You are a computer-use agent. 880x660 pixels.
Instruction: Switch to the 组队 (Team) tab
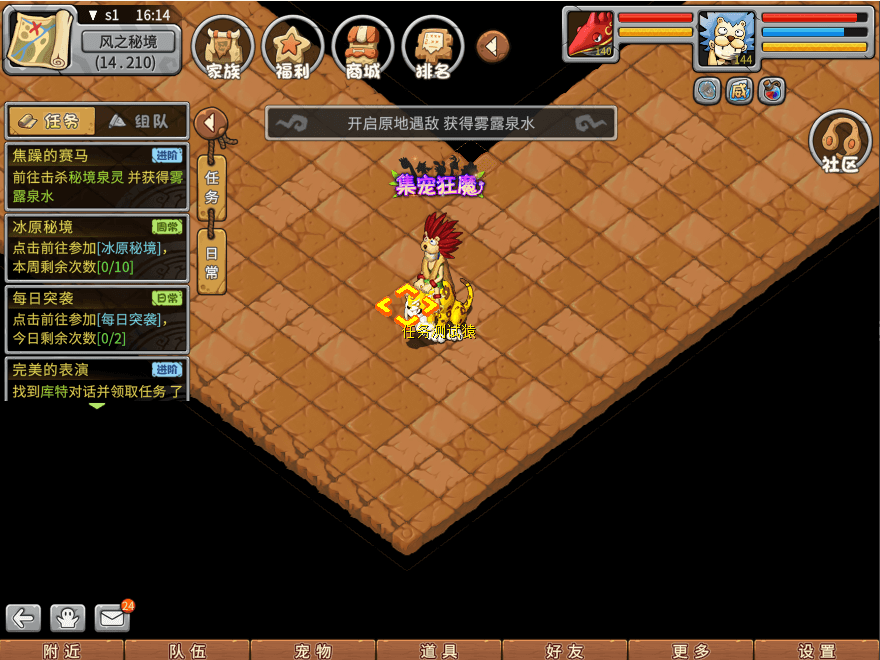click(x=140, y=121)
